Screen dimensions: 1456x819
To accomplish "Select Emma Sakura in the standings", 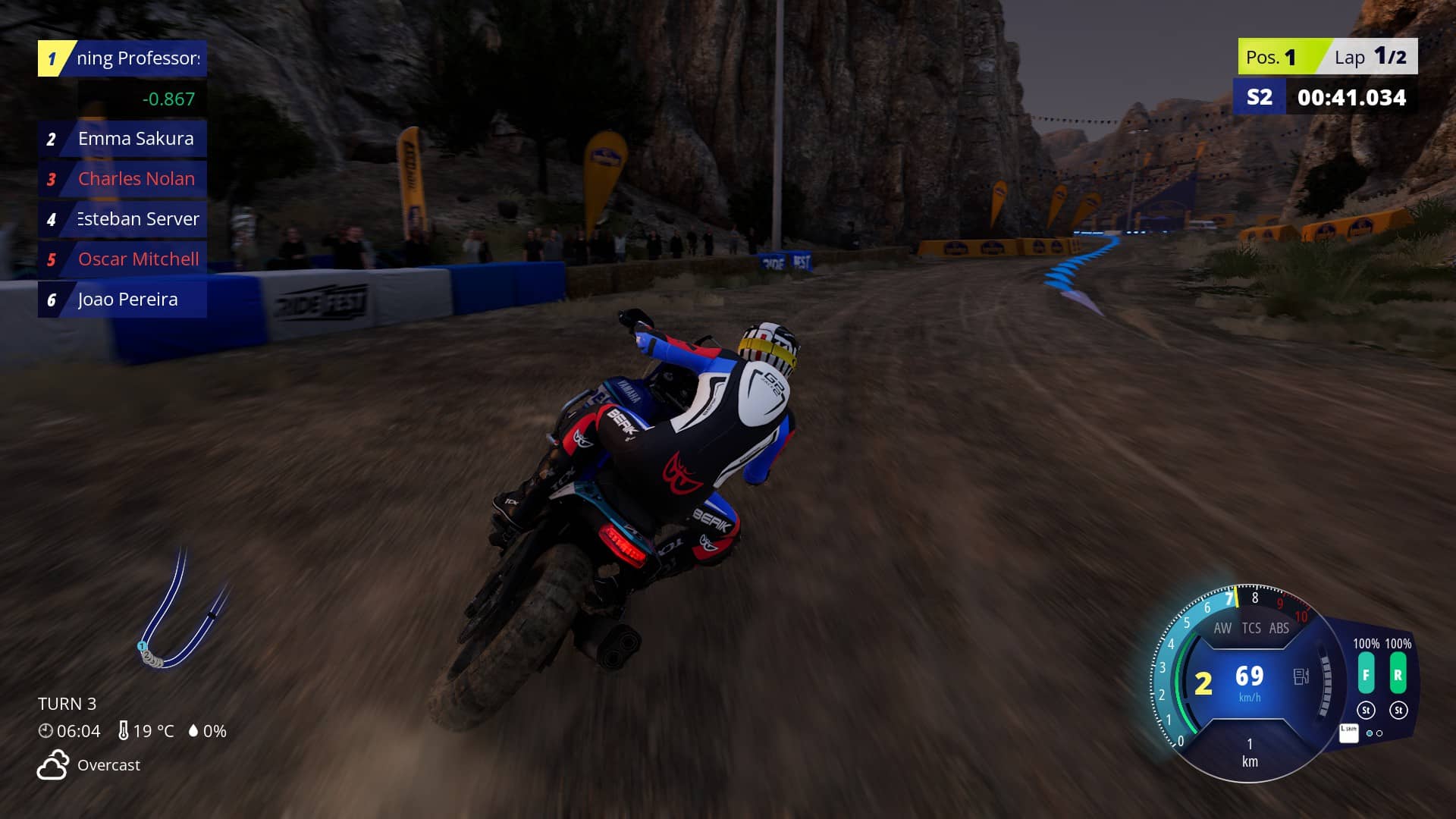I will 122,139.
